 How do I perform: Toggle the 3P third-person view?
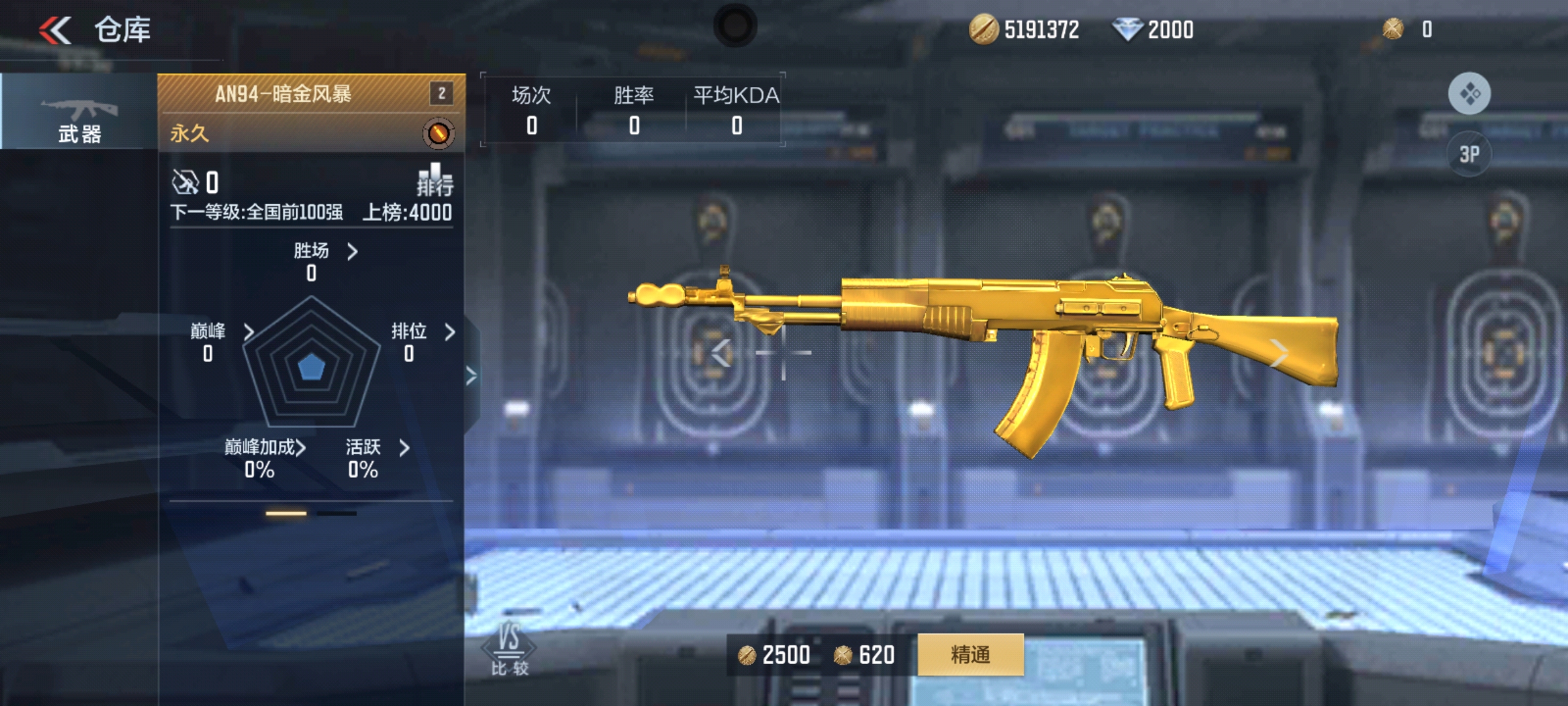coord(1469,154)
